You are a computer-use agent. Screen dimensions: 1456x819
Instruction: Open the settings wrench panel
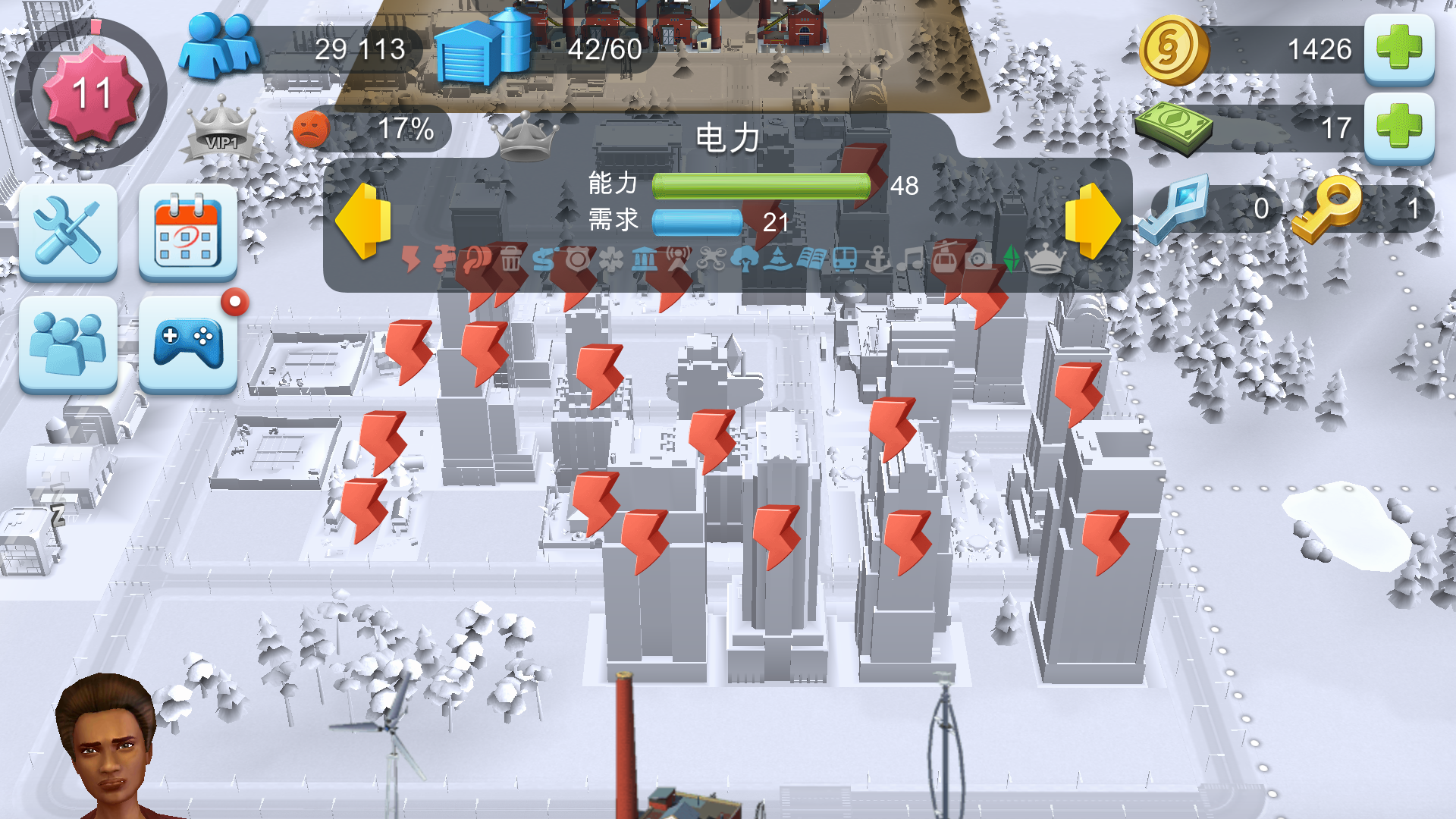(x=68, y=231)
